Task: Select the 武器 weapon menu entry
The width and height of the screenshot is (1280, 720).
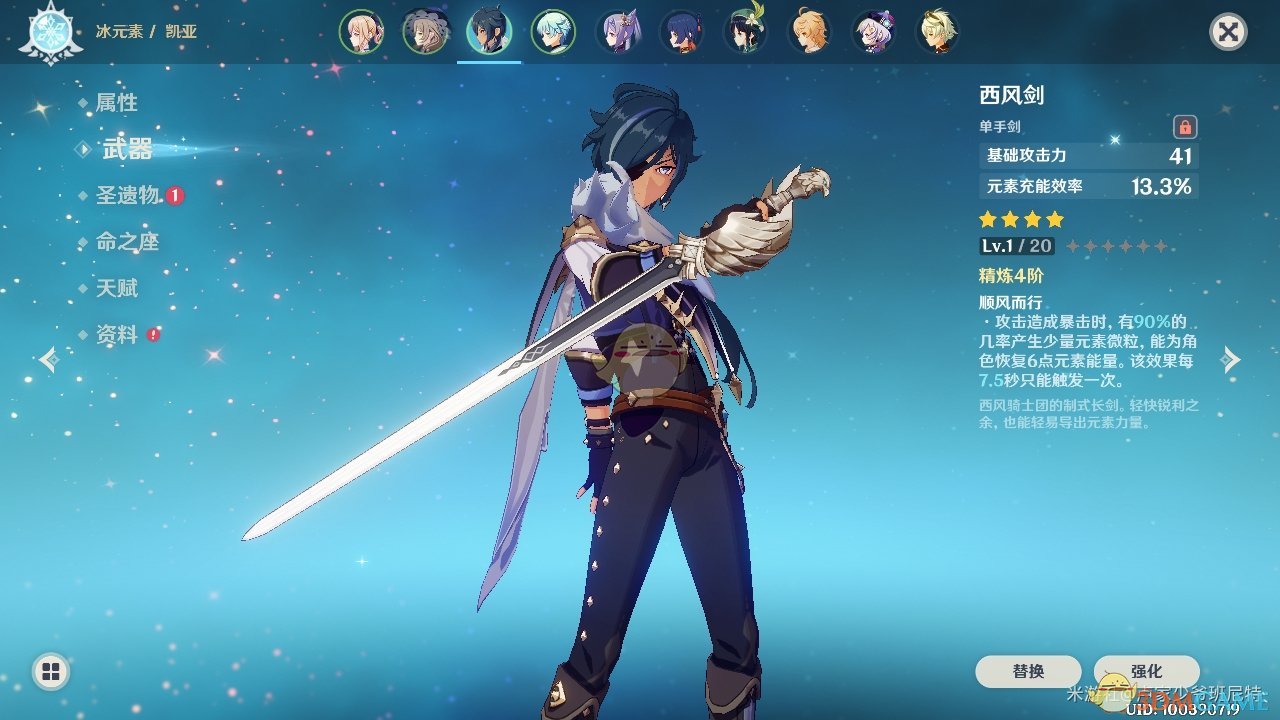Action: 127,149
